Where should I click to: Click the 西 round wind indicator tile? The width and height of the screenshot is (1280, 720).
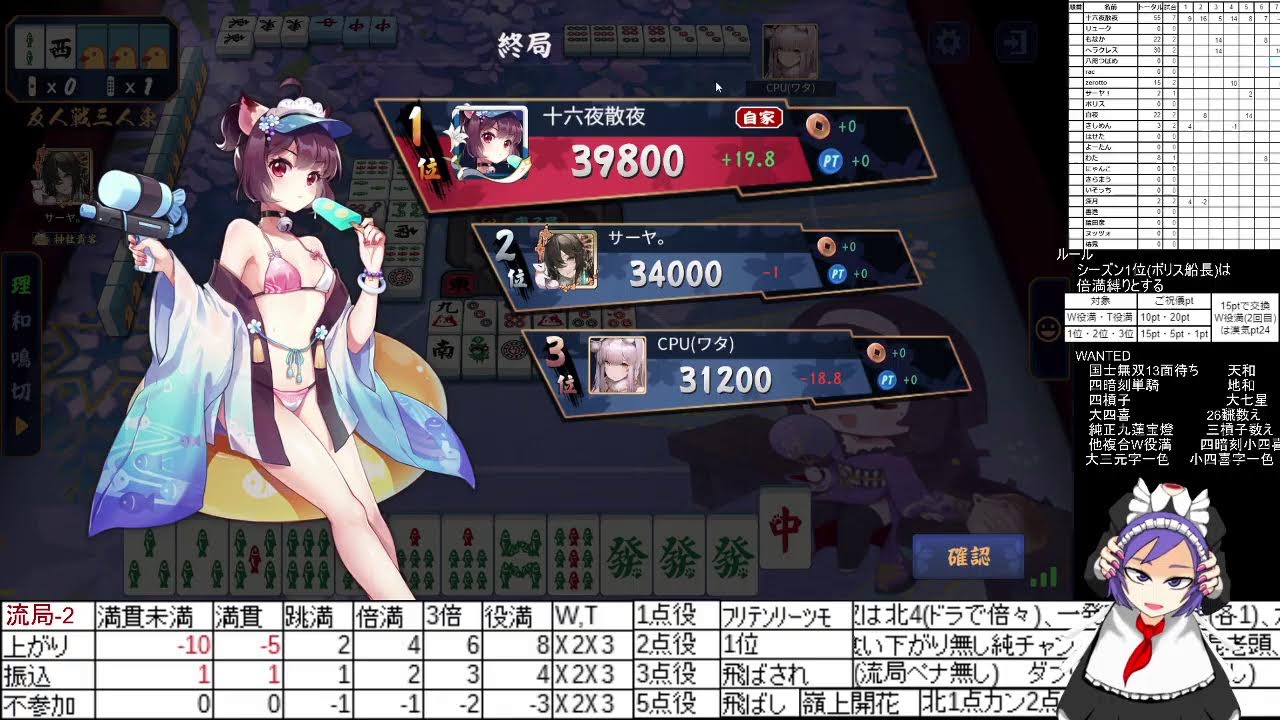61,48
